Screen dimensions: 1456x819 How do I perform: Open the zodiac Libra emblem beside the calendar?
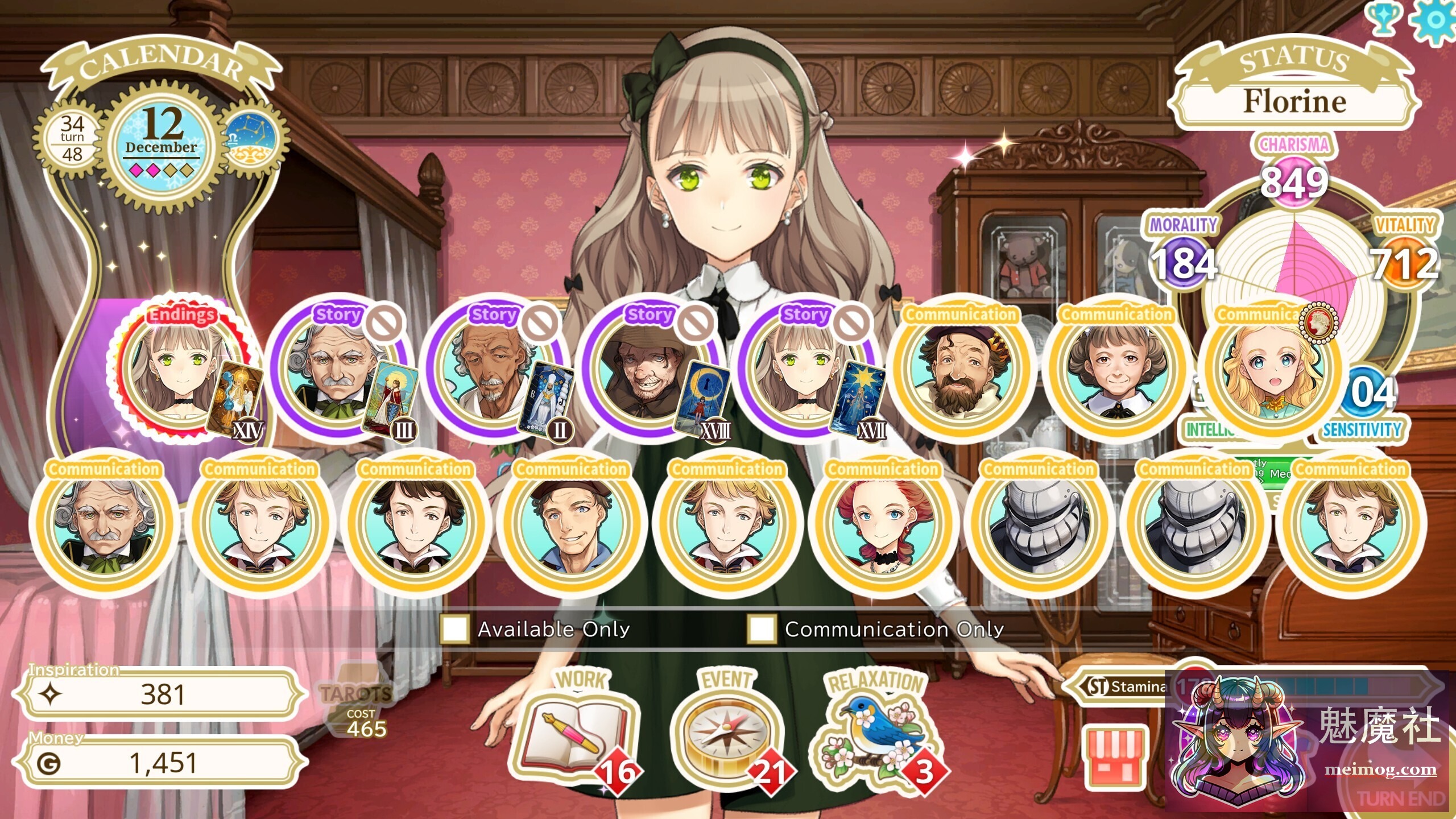click(252, 138)
